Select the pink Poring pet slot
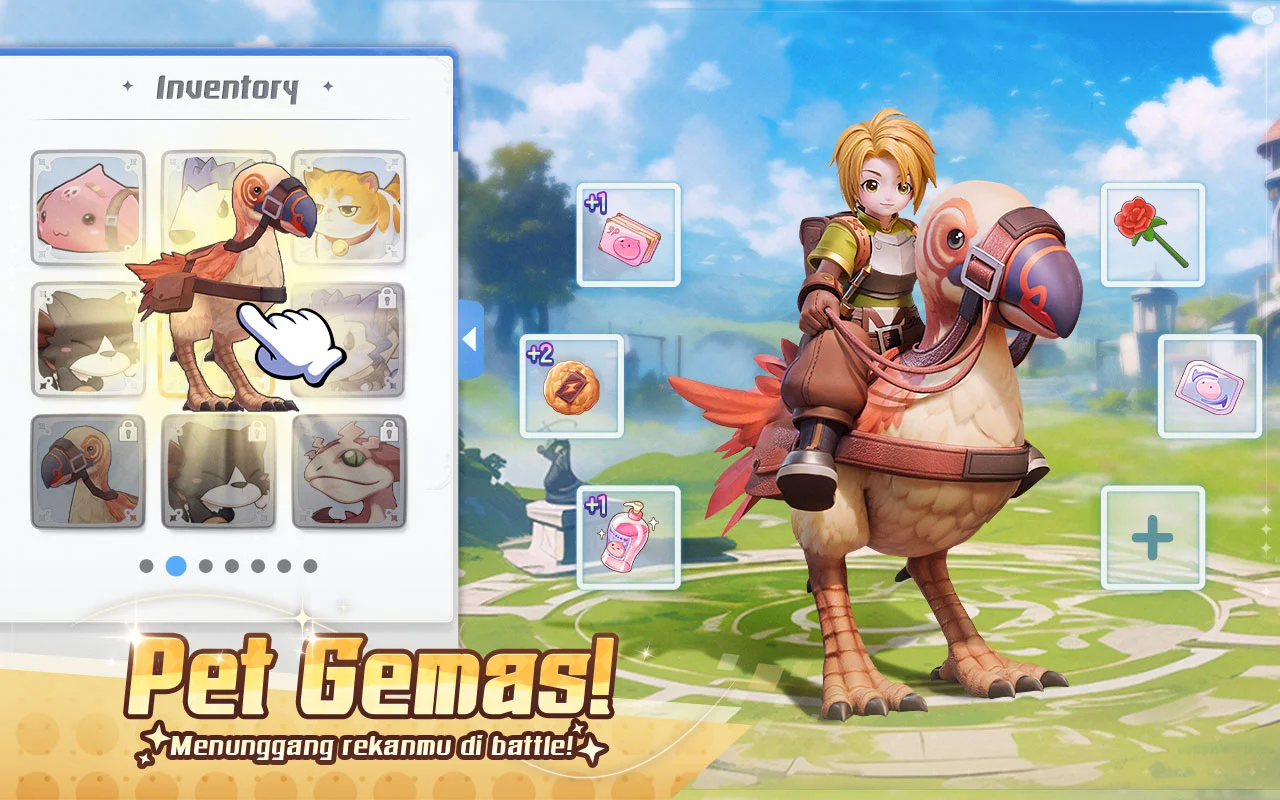This screenshot has width=1280, height=800. click(87, 207)
